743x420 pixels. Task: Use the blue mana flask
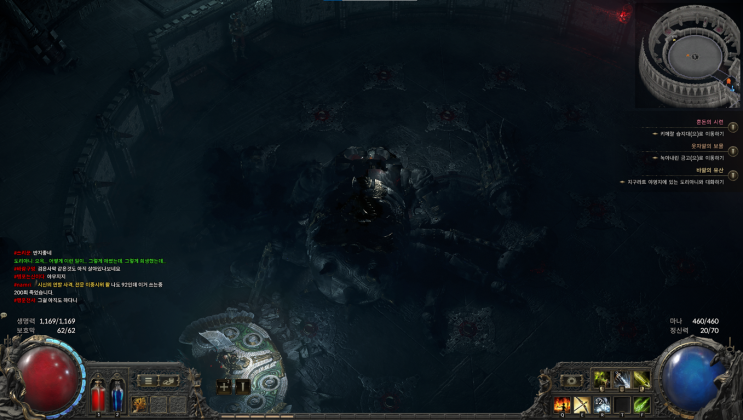click(x=116, y=393)
